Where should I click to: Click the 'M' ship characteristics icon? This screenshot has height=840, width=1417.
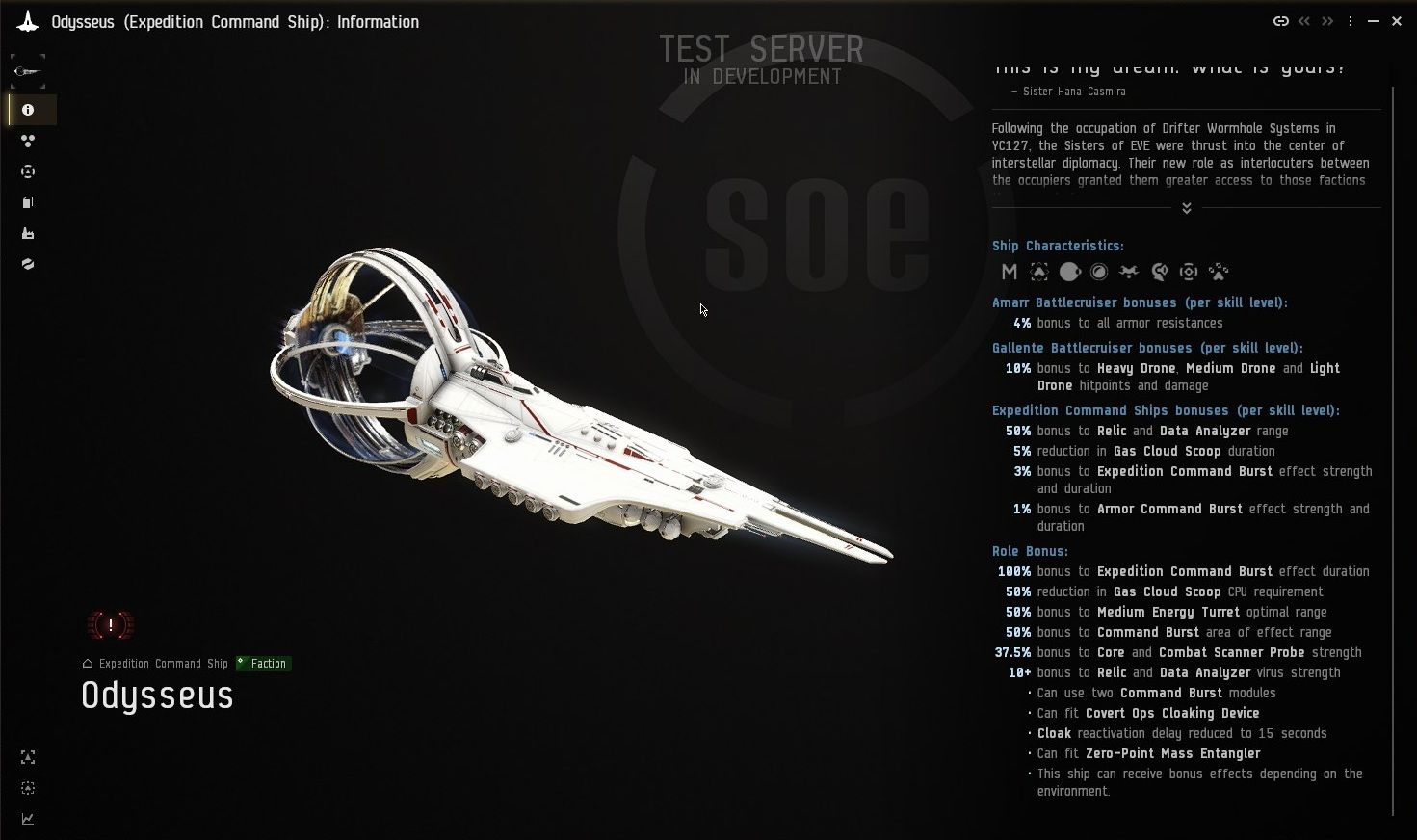tap(1009, 272)
